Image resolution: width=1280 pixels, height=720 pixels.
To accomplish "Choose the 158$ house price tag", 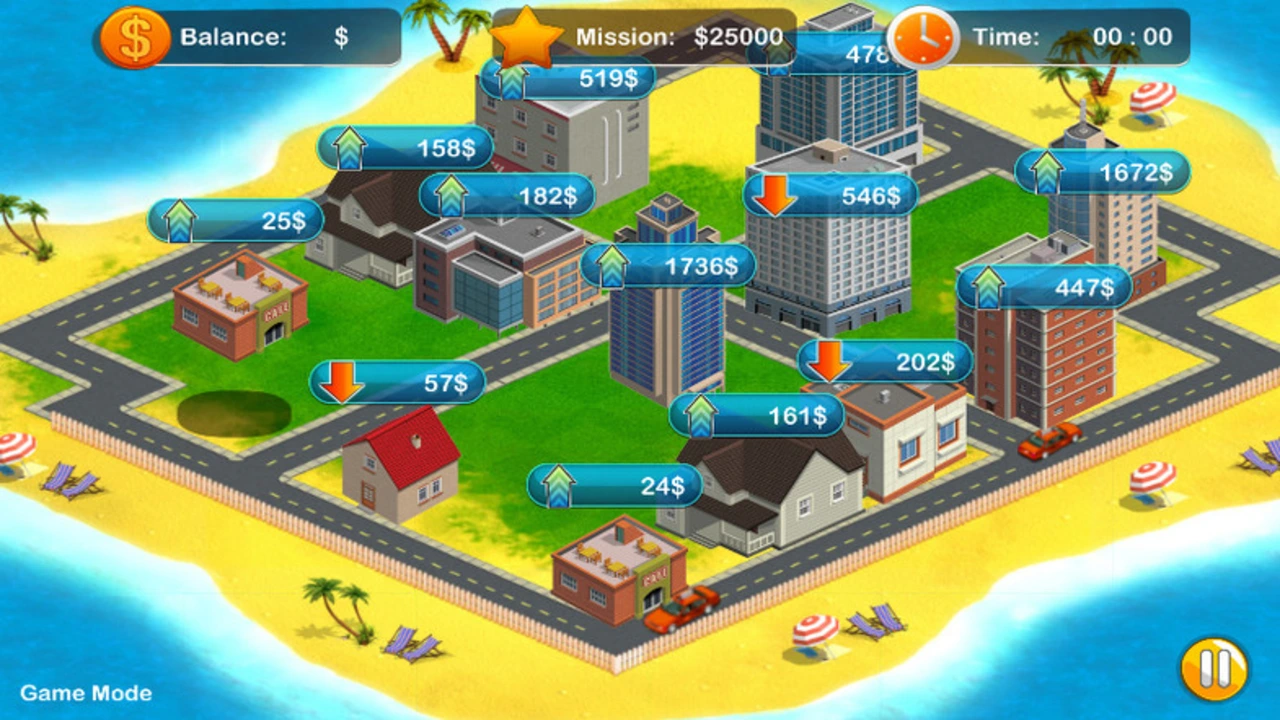I will pyautogui.click(x=405, y=148).
